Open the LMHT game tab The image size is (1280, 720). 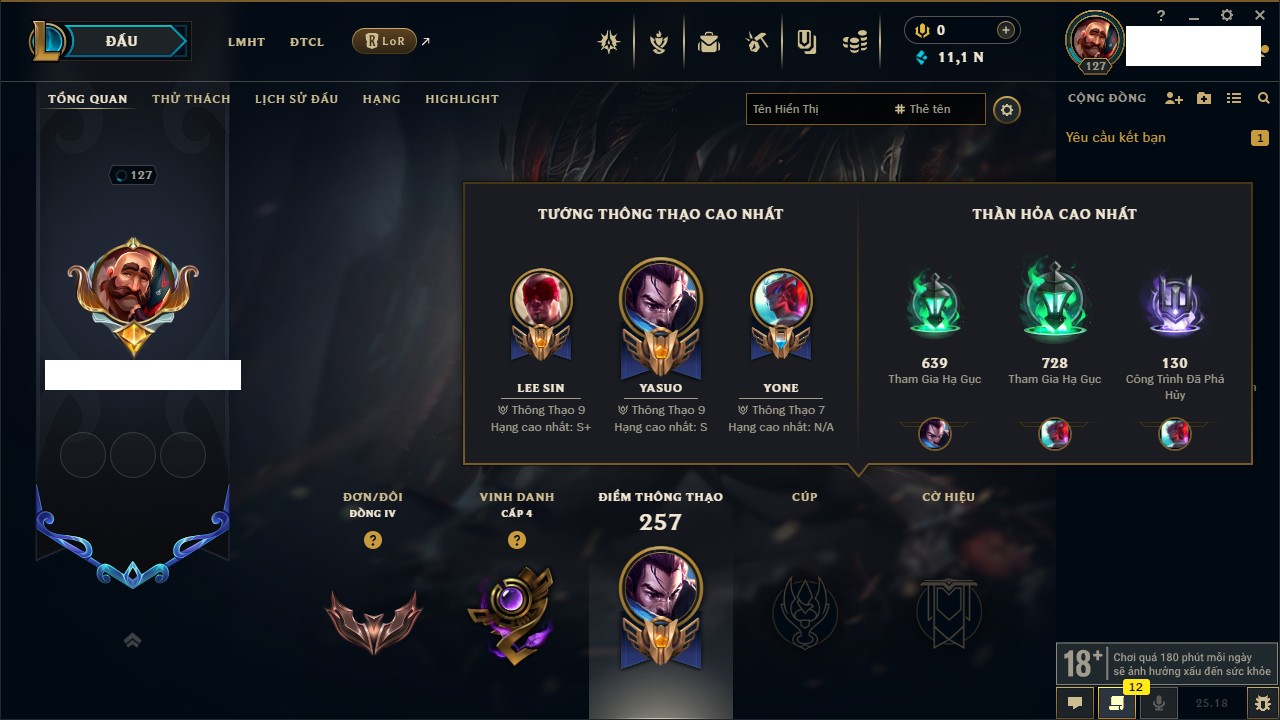[246, 42]
